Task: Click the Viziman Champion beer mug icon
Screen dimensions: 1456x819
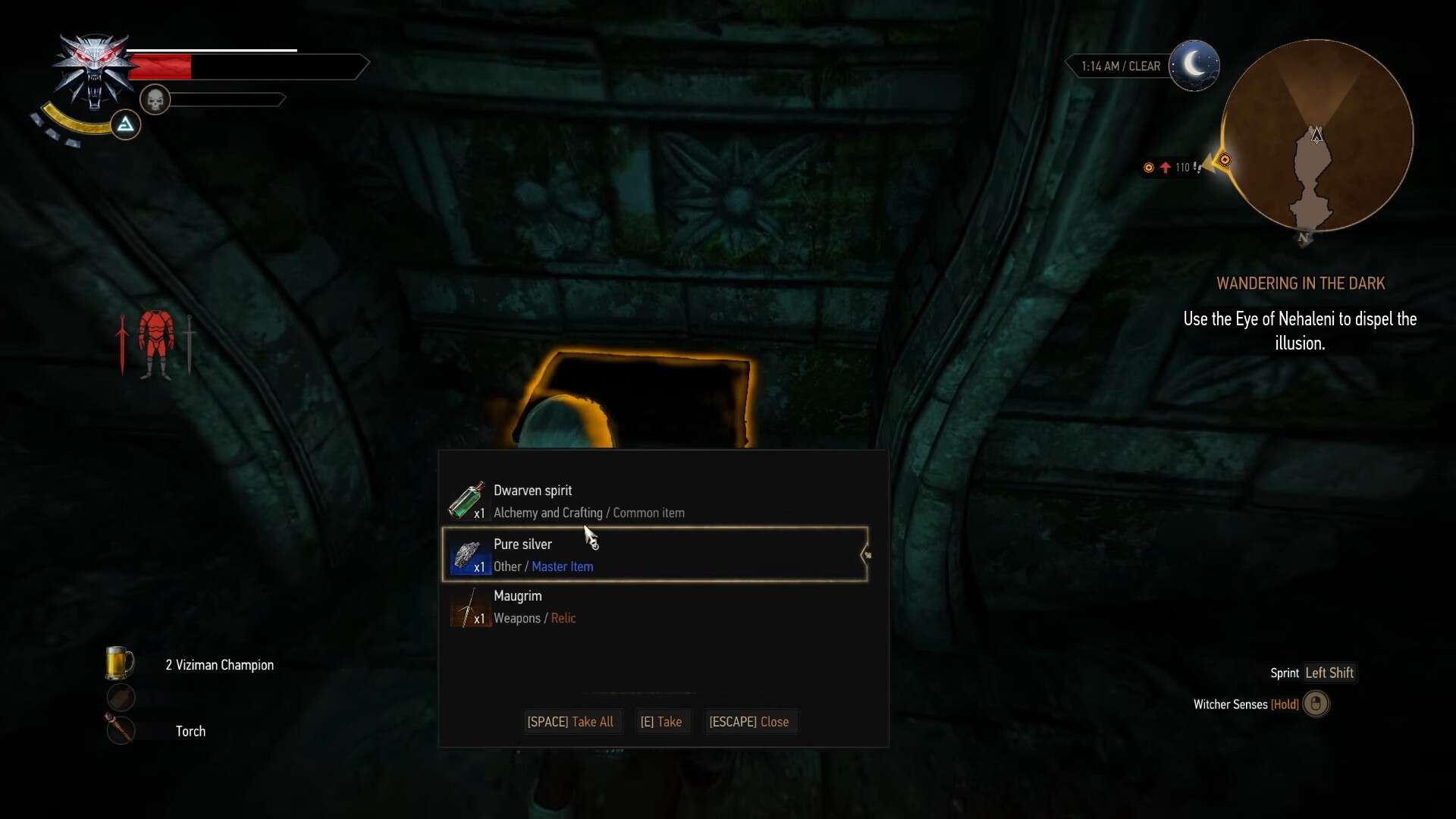Action: [121, 661]
